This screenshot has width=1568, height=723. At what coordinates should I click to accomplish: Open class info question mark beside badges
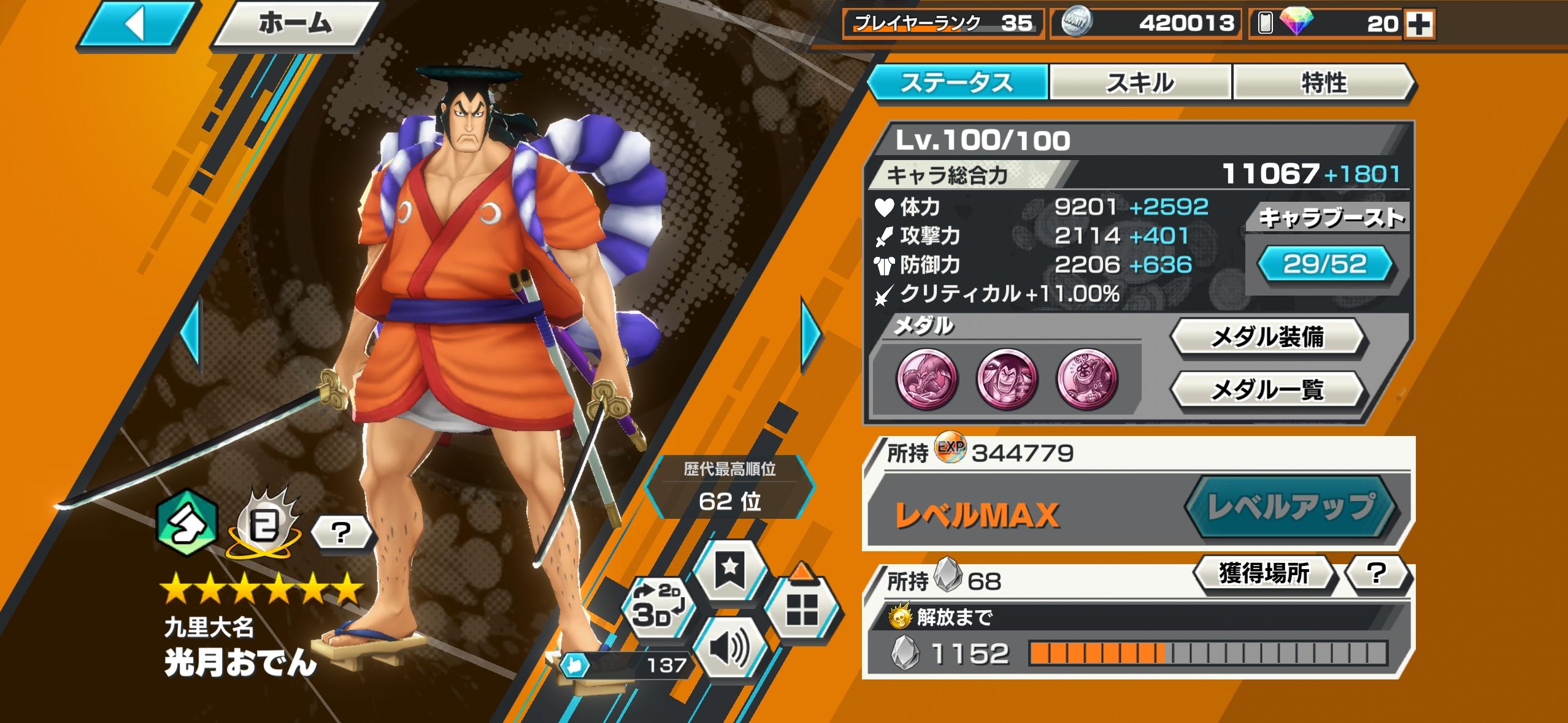point(341,532)
